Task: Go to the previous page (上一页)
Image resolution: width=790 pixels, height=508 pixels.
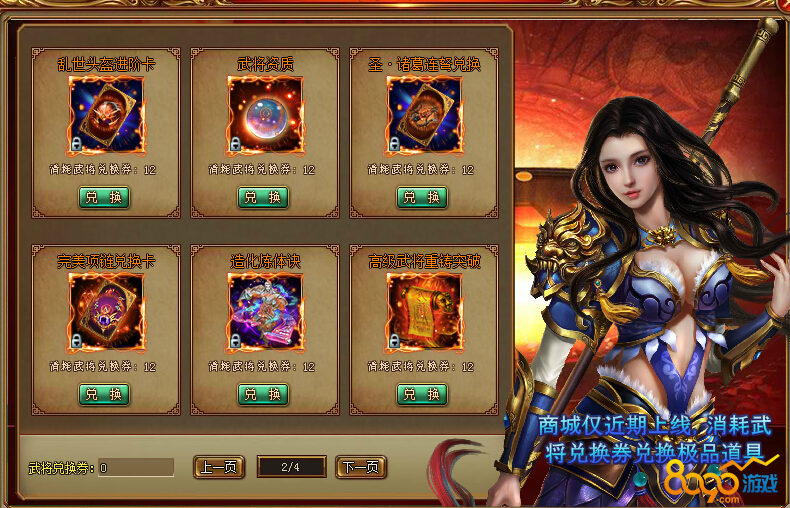Action: [218, 467]
